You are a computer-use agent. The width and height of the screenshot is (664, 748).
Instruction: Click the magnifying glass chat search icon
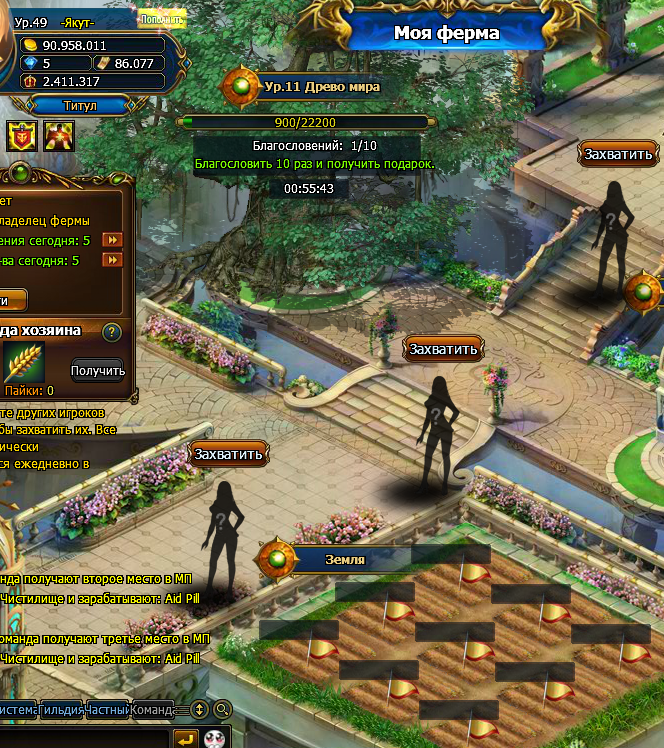pos(223,710)
